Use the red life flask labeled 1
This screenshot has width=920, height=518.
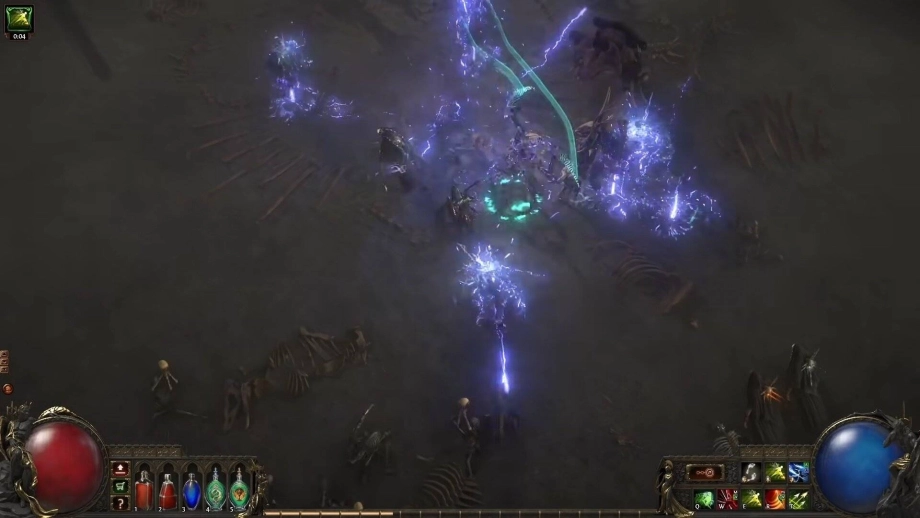click(x=144, y=490)
